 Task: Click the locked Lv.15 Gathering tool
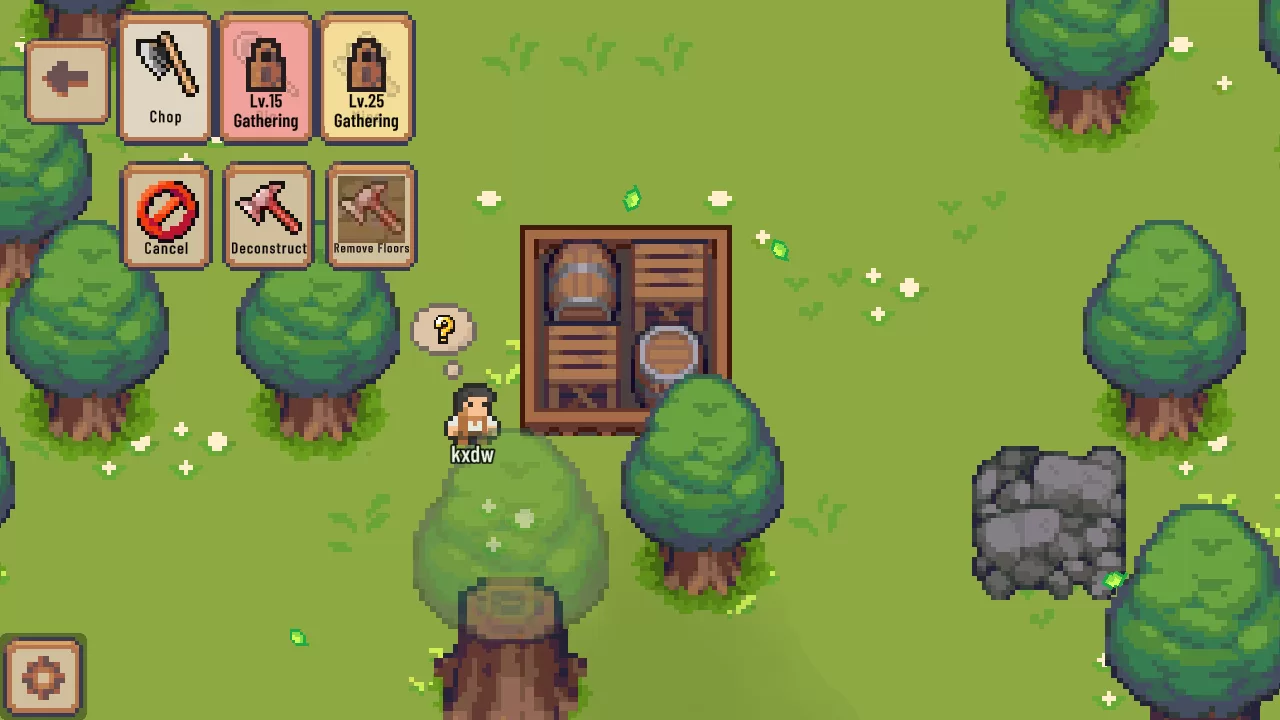point(266,79)
